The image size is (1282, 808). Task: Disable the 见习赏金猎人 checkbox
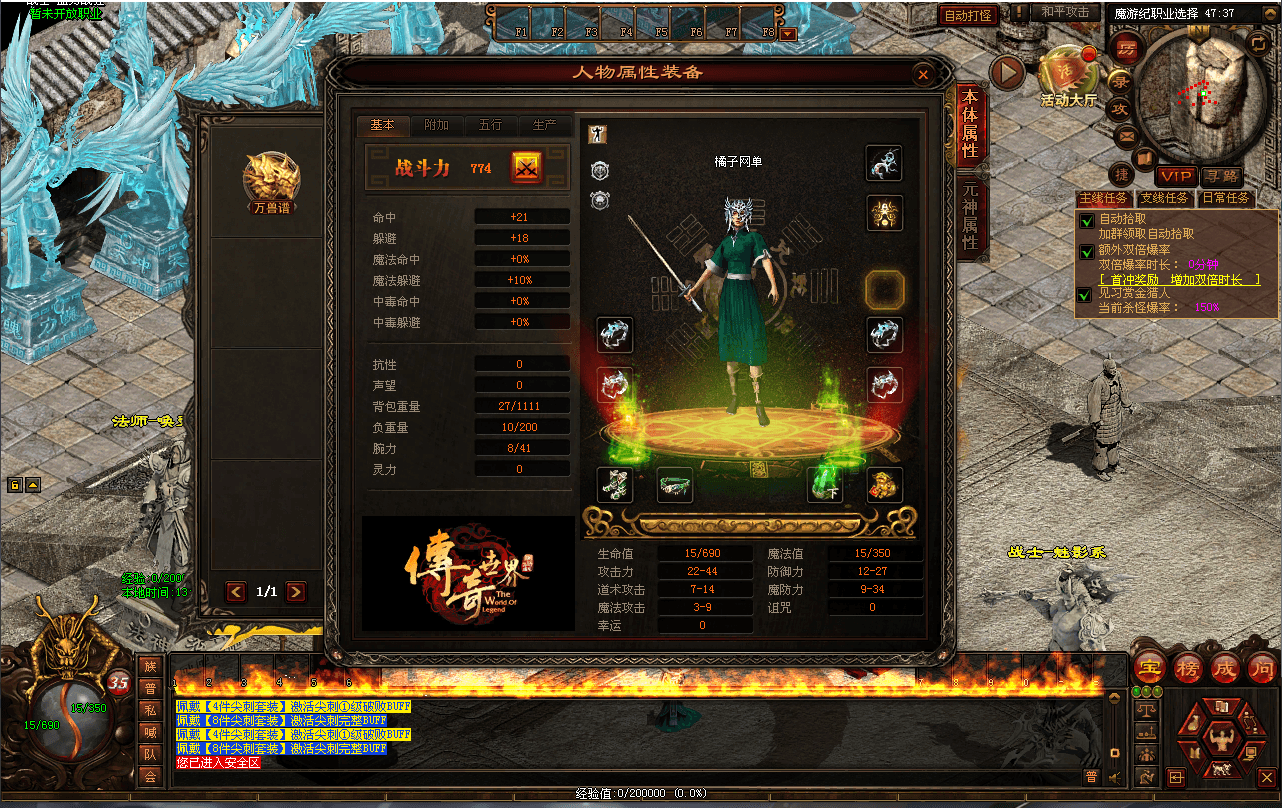click(x=1086, y=295)
